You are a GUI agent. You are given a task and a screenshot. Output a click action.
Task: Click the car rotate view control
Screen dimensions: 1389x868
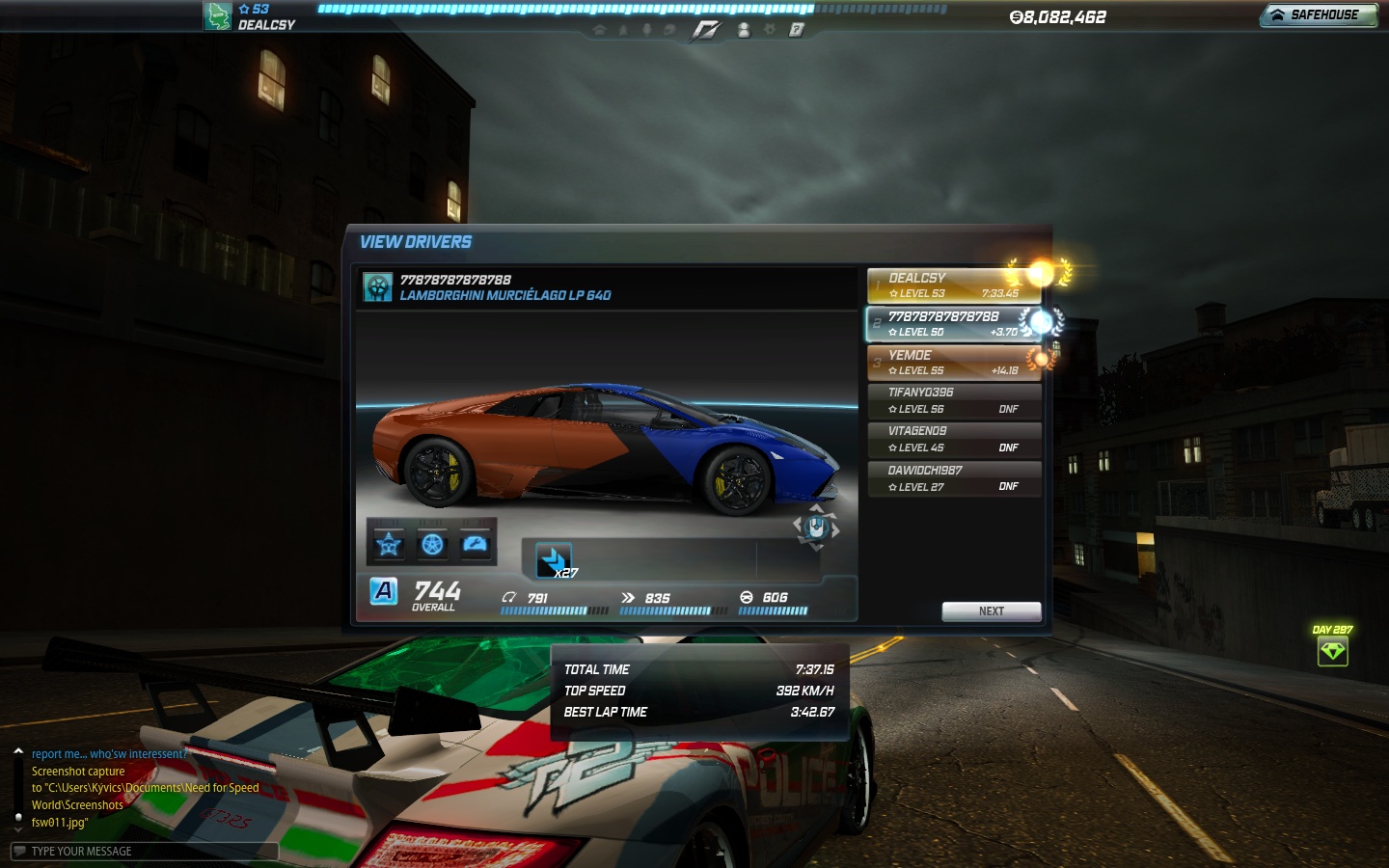[x=816, y=528]
